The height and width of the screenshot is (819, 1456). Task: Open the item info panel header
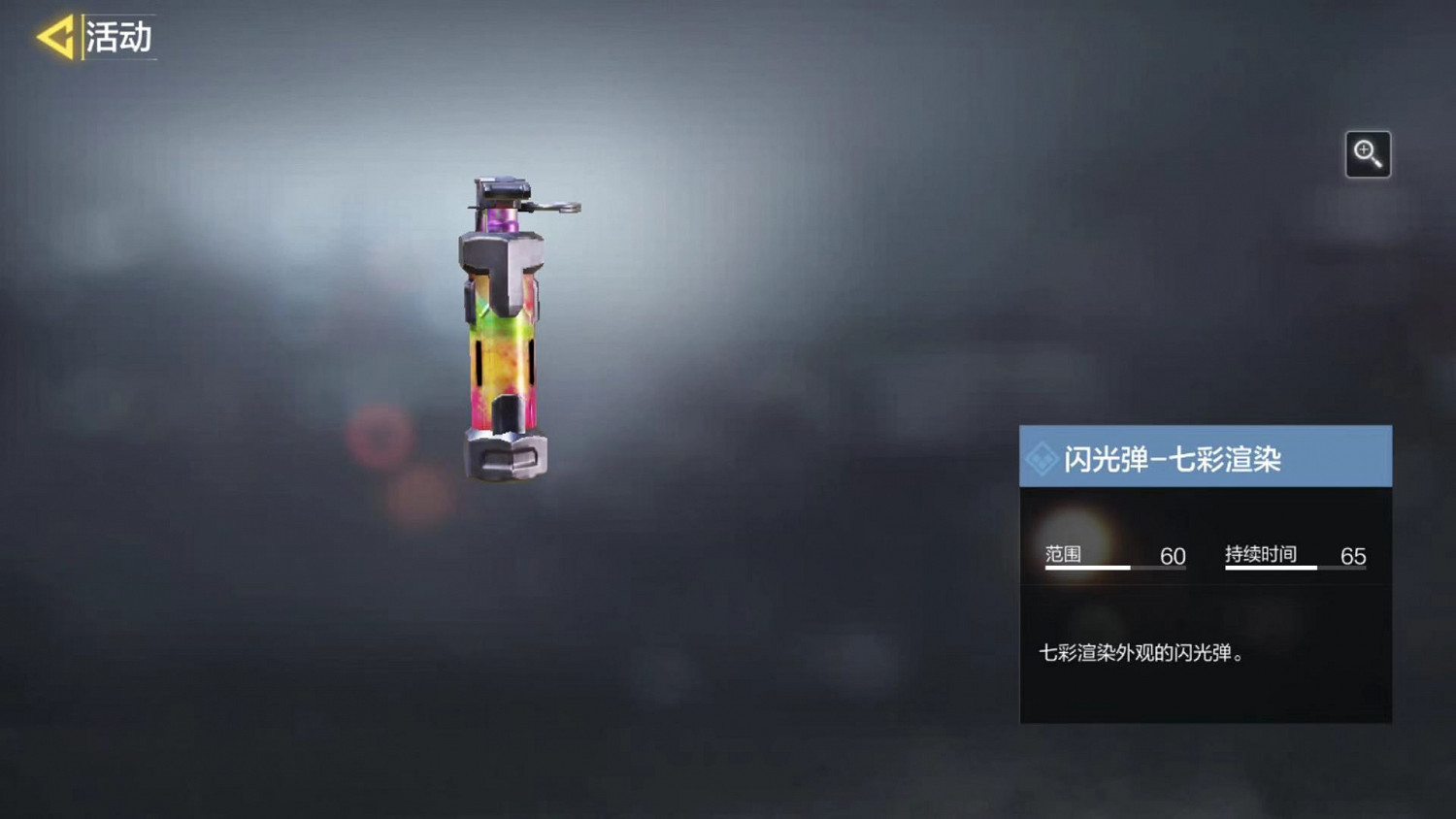click(1208, 456)
